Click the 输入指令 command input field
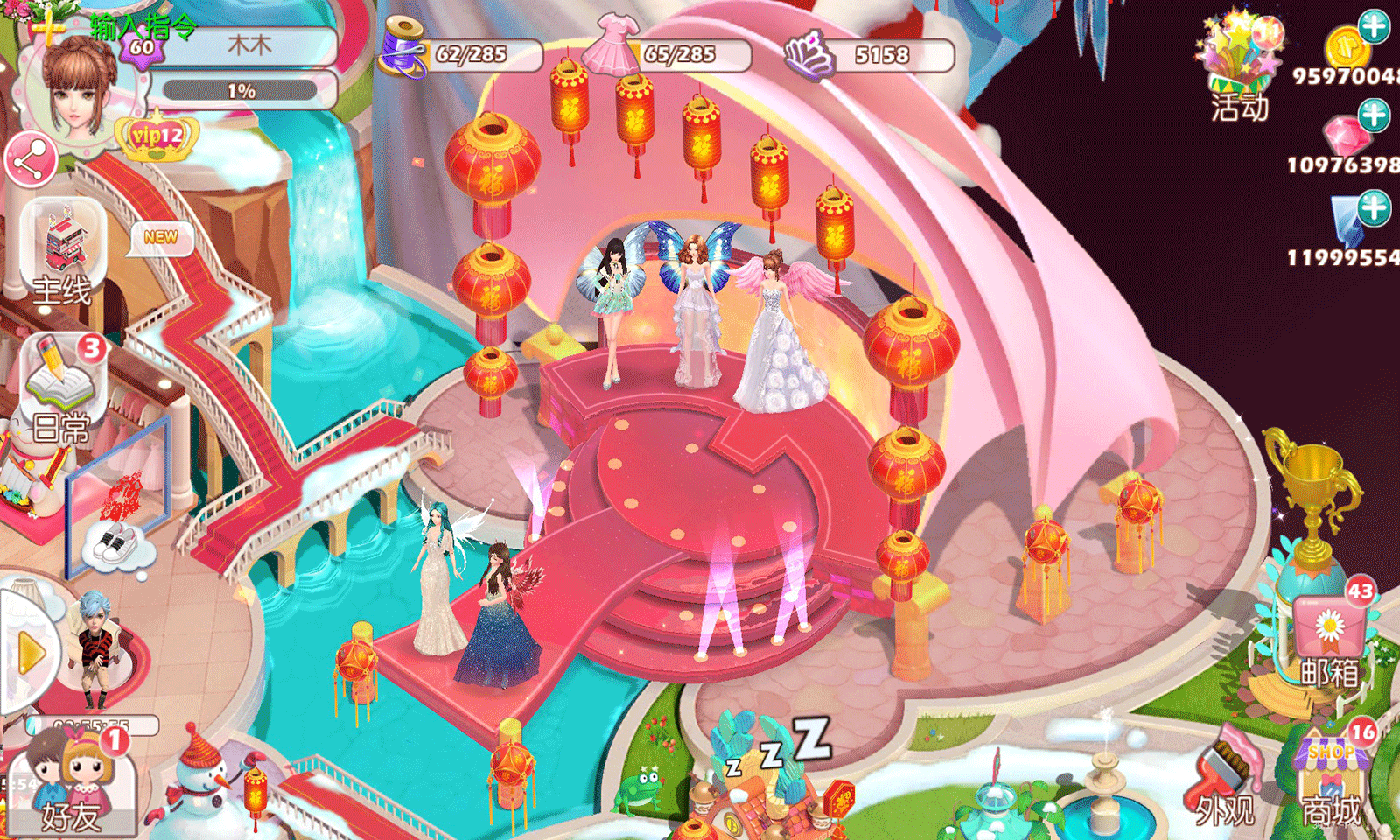This screenshot has width=1400, height=840. click(140, 26)
